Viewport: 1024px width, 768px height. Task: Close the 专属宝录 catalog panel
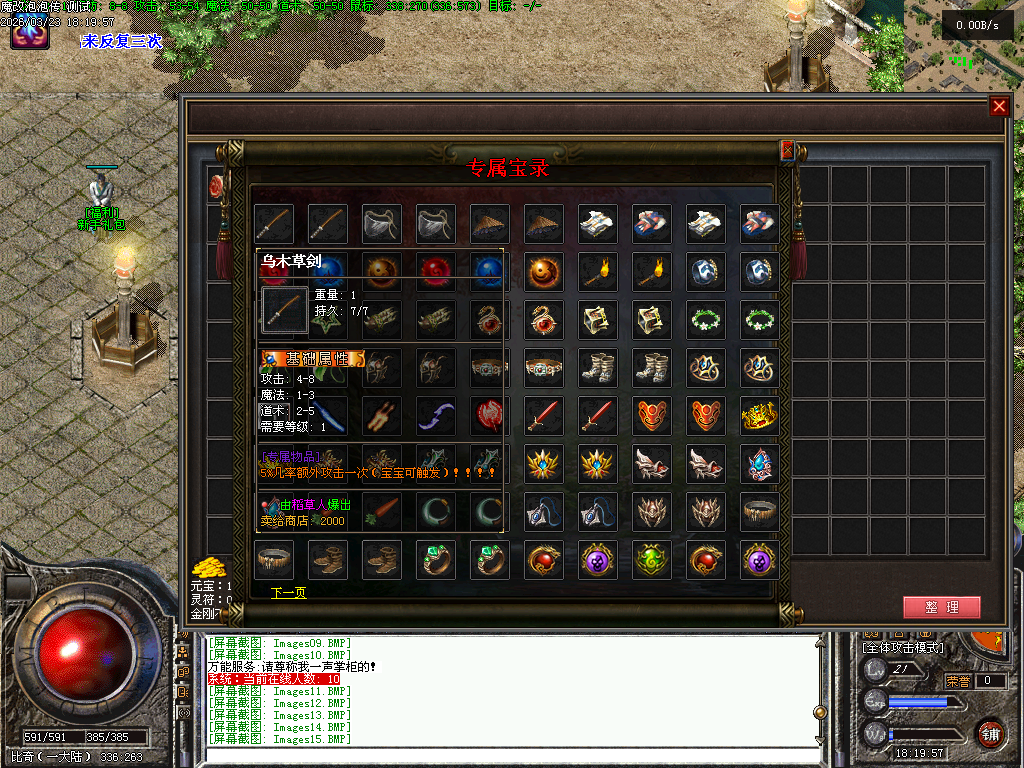tap(787, 150)
